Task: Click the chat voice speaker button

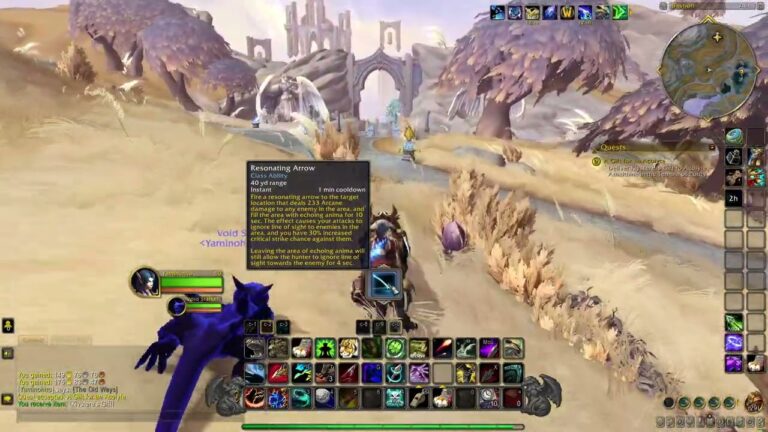Action: pyautogui.click(x=7, y=353)
